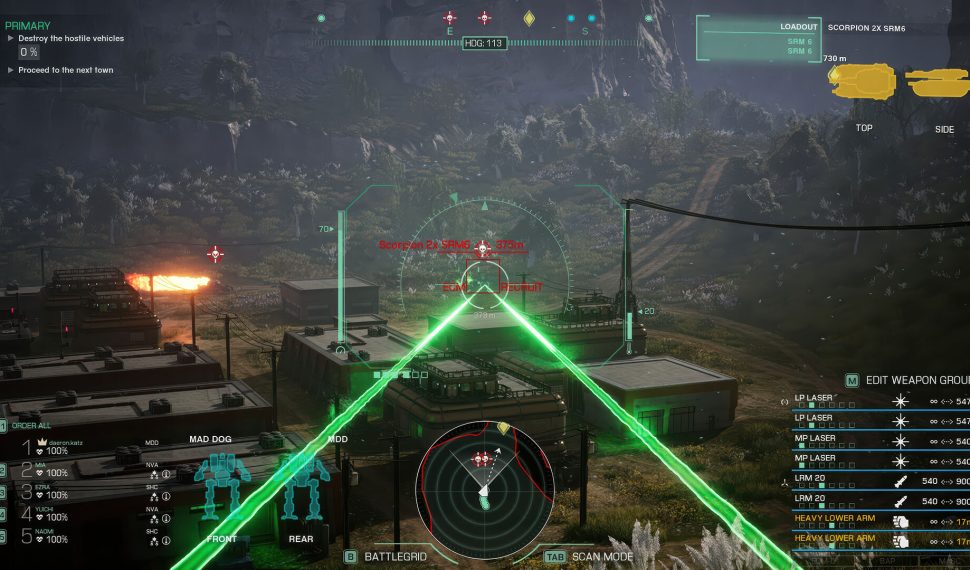Click the HDG 113 compass heading box
This screenshot has width=970, height=570.
point(484,44)
